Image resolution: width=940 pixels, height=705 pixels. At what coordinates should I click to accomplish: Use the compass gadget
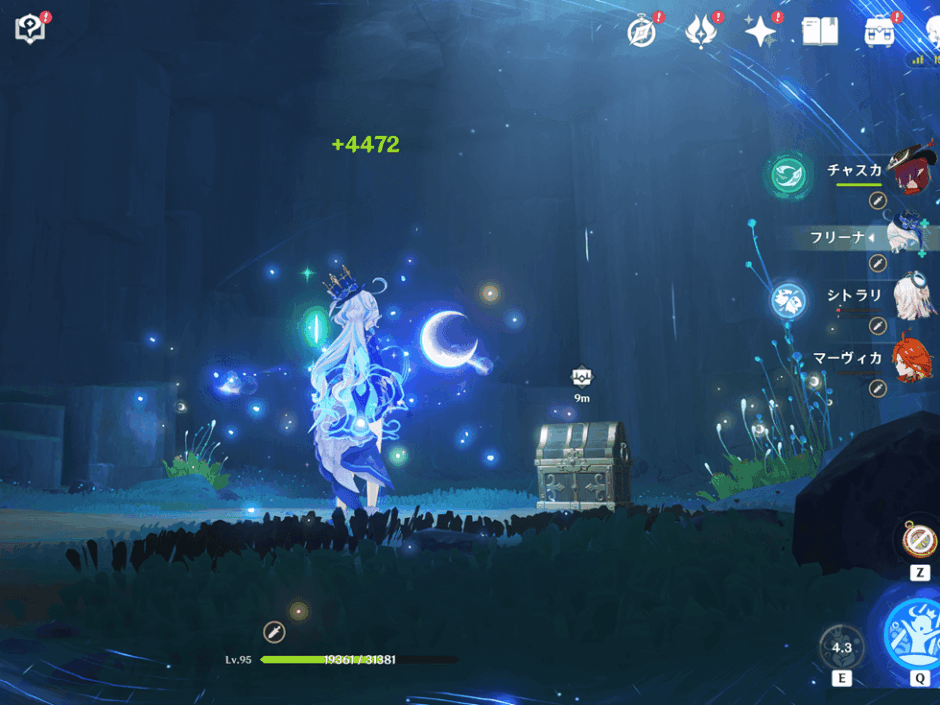[x=919, y=540]
